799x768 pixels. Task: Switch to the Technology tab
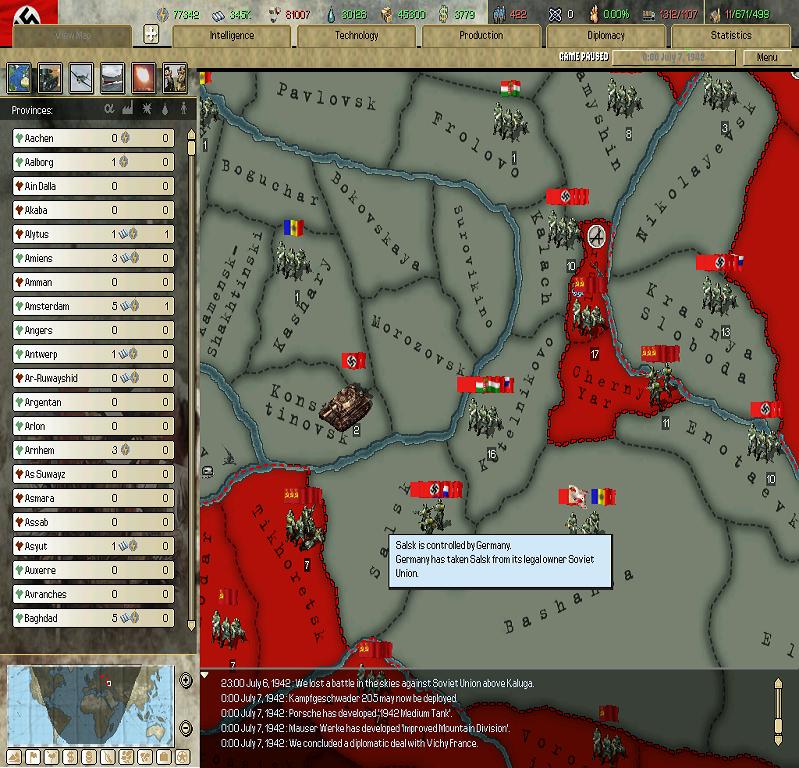[x=357, y=36]
